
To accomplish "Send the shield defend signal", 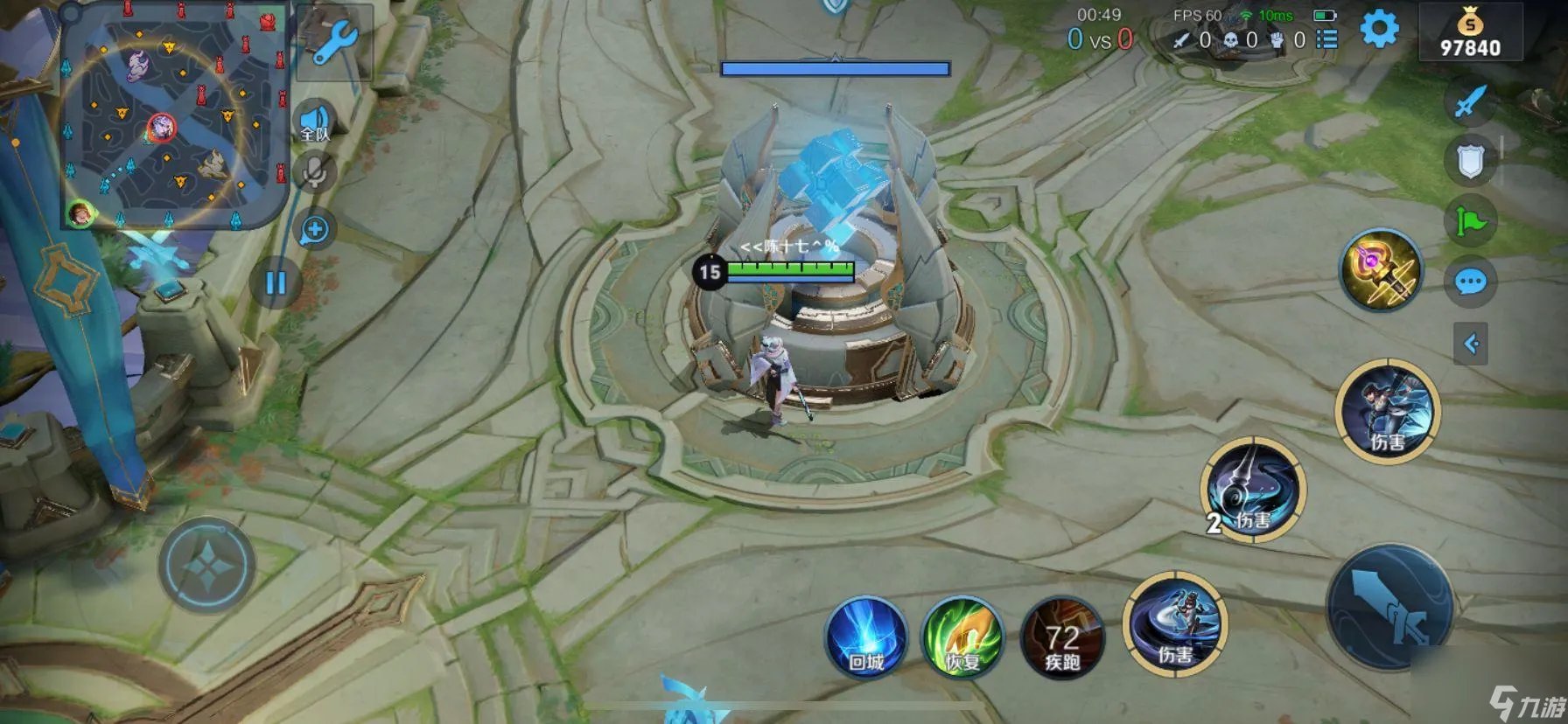I will tap(1470, 160).
